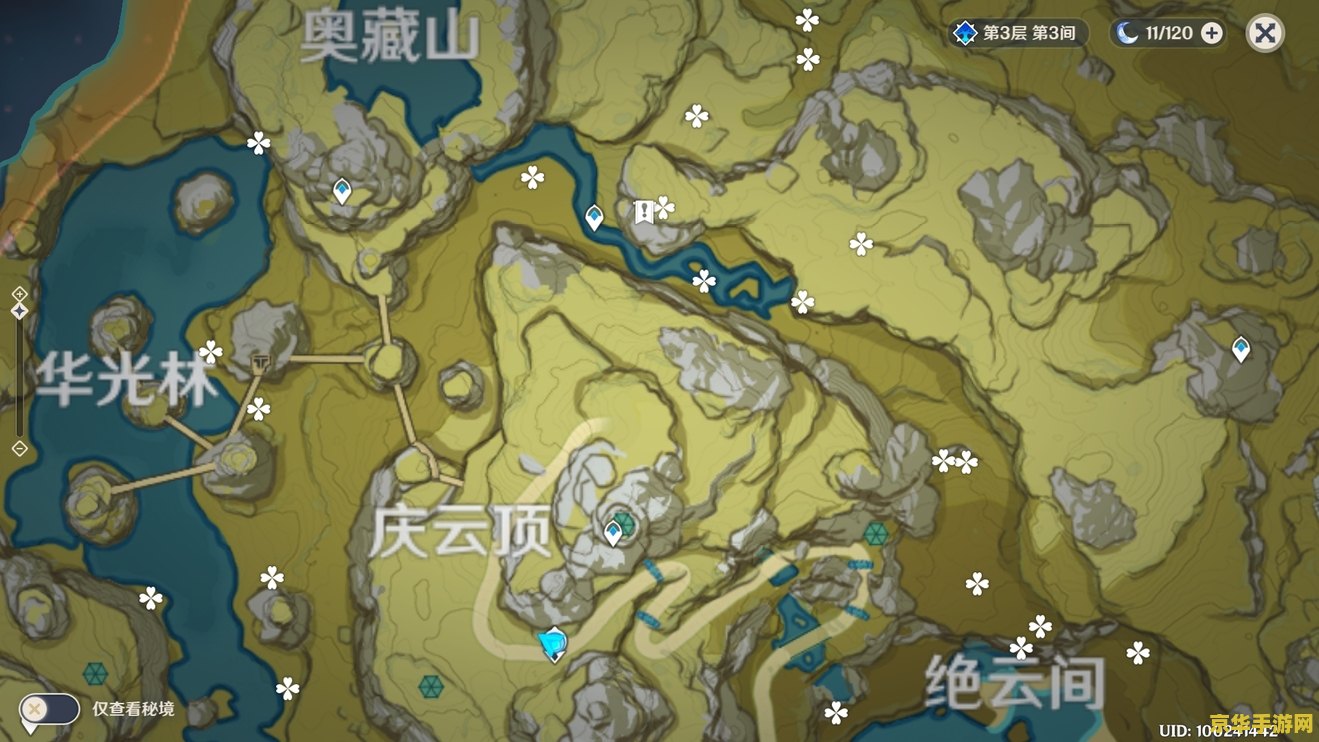The image size is (1319, 742).
Task: Click the teleport waypoint near the right edge
Action: tap(1240, 346)
